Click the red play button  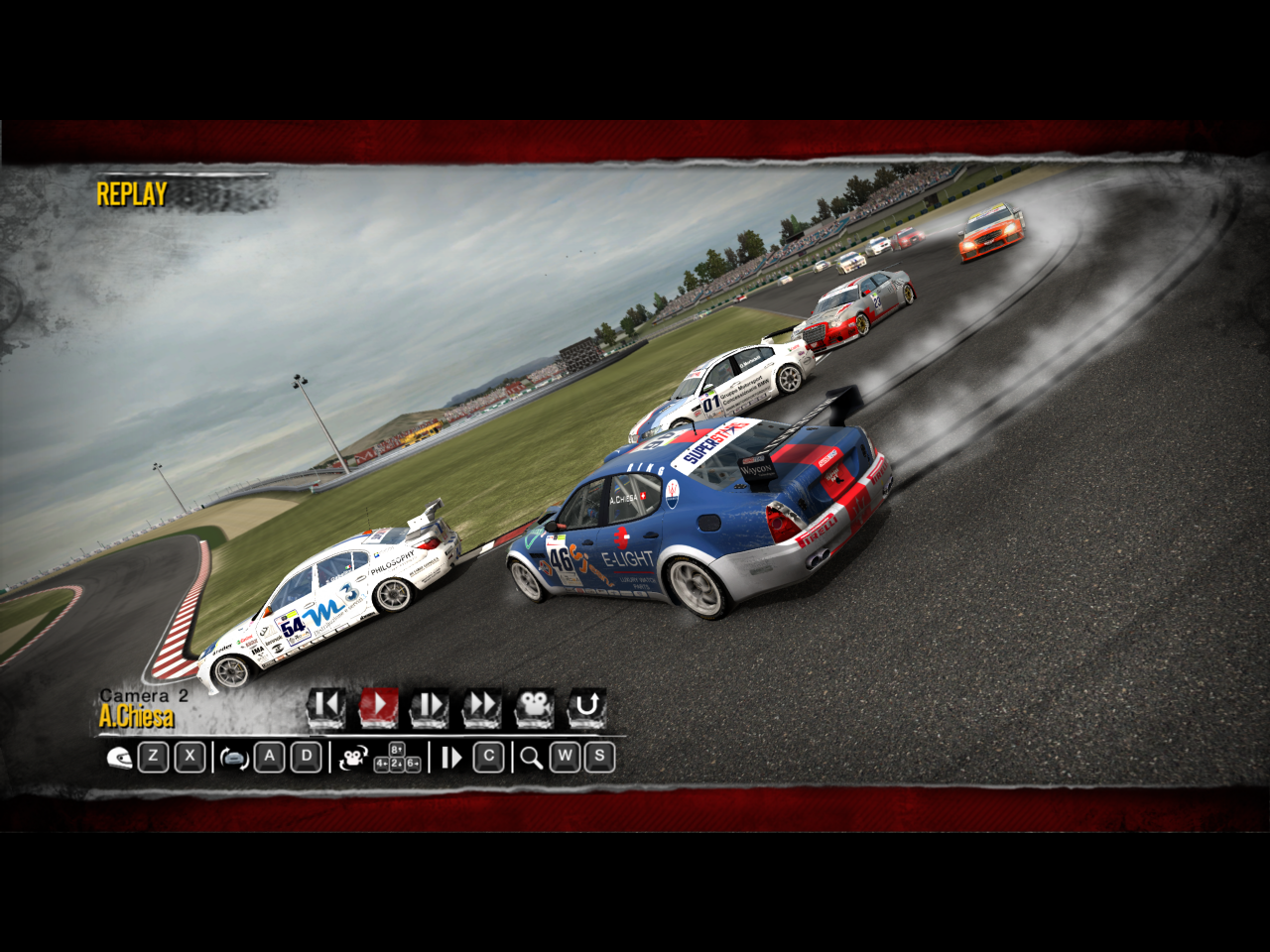coord(378,707)
